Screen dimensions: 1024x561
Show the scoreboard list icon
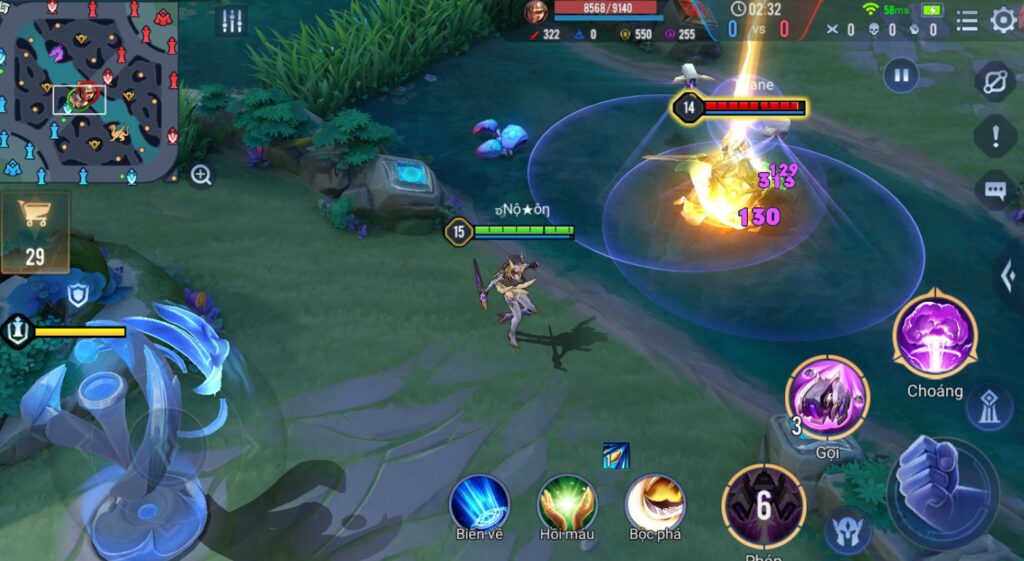[x=967, y=21]
